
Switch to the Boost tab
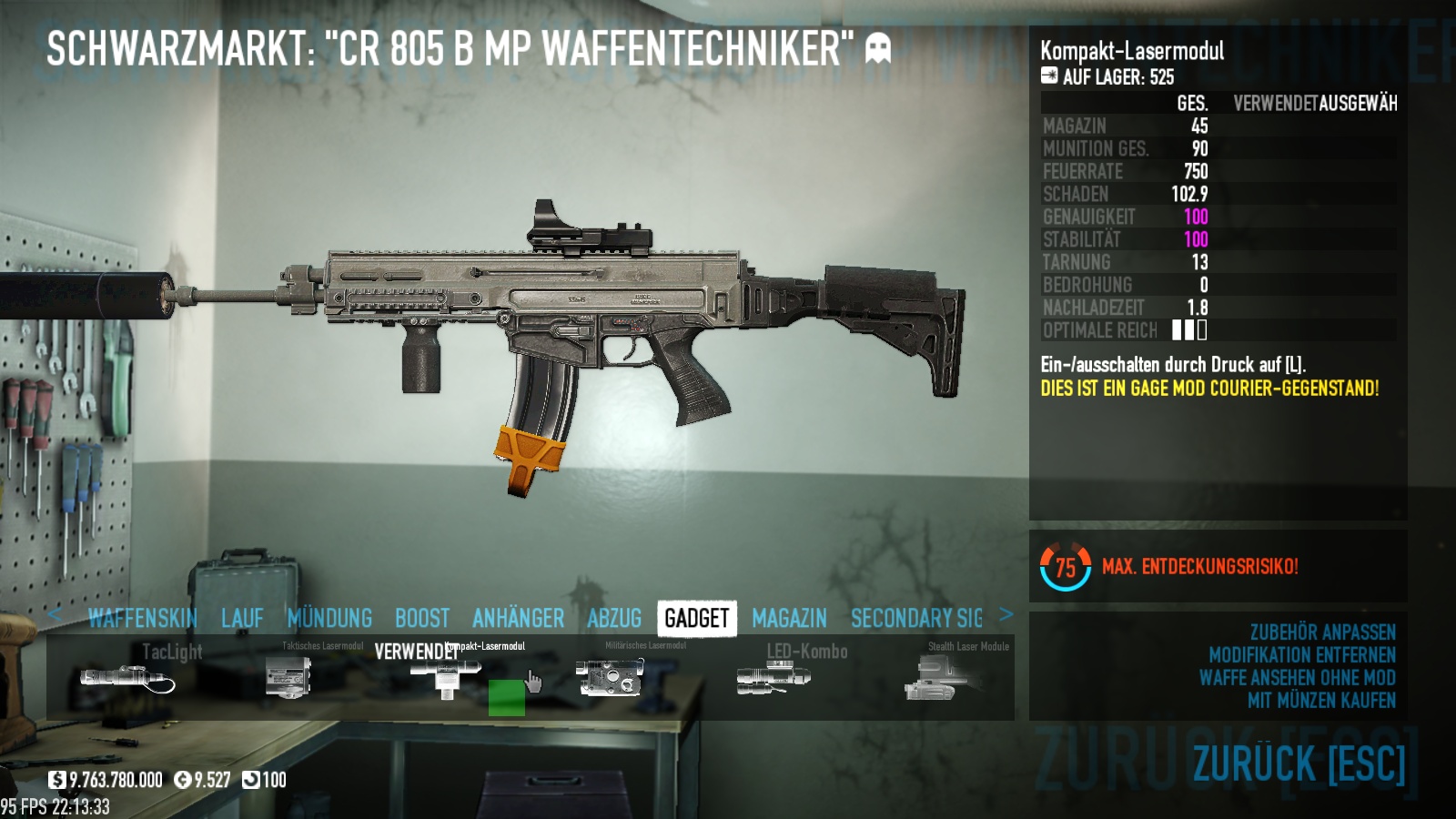pos(422,619)
